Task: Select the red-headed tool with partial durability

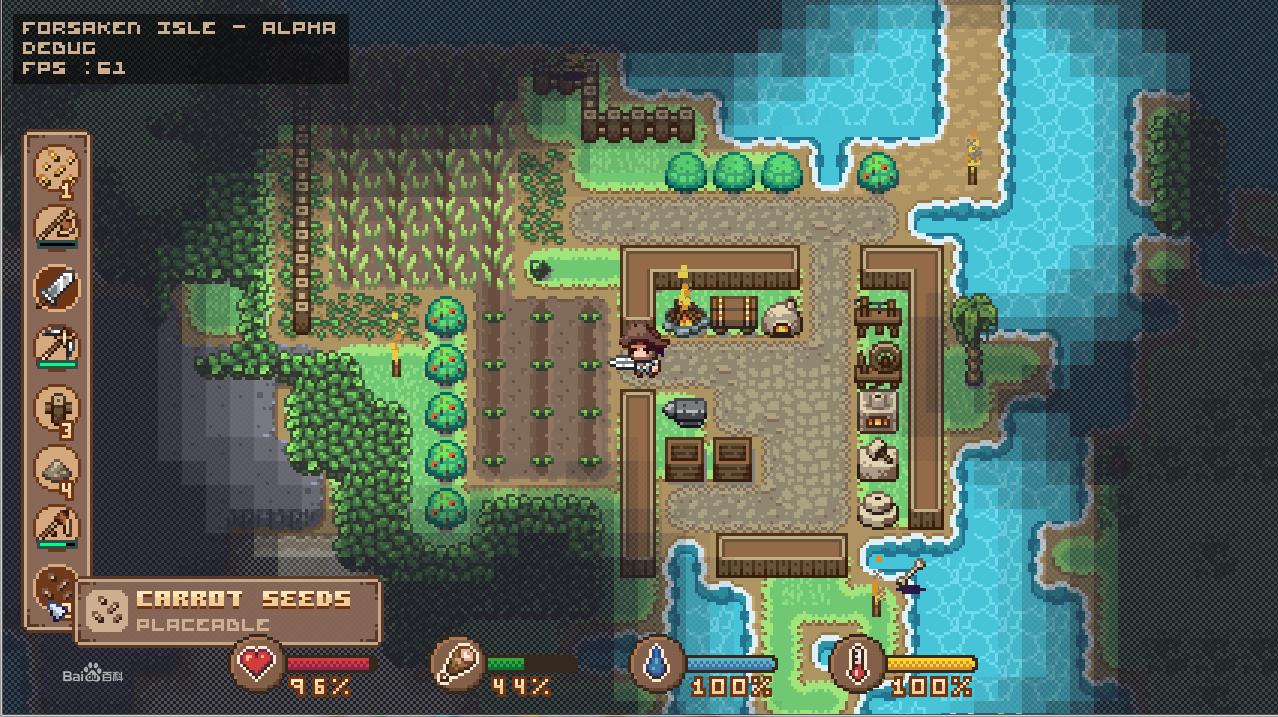Action: (x=57, y=527)
